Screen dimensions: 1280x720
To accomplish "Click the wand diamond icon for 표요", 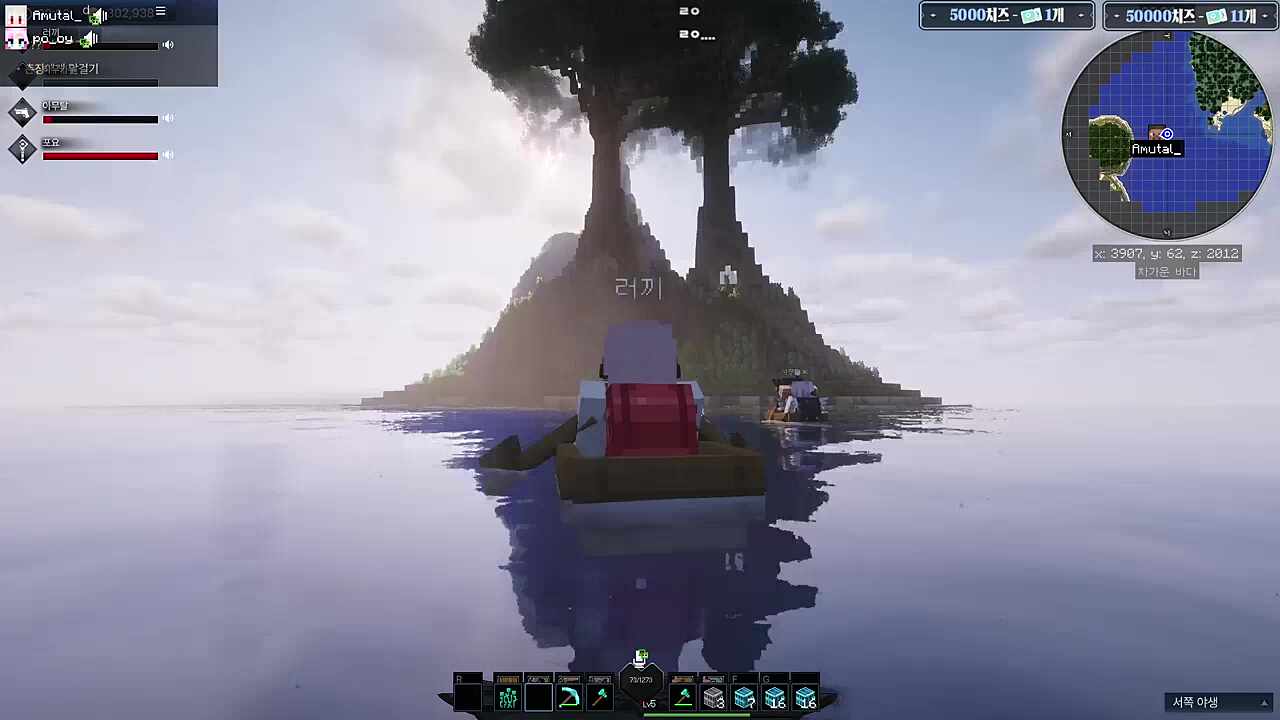I will (x=22, y=149).
